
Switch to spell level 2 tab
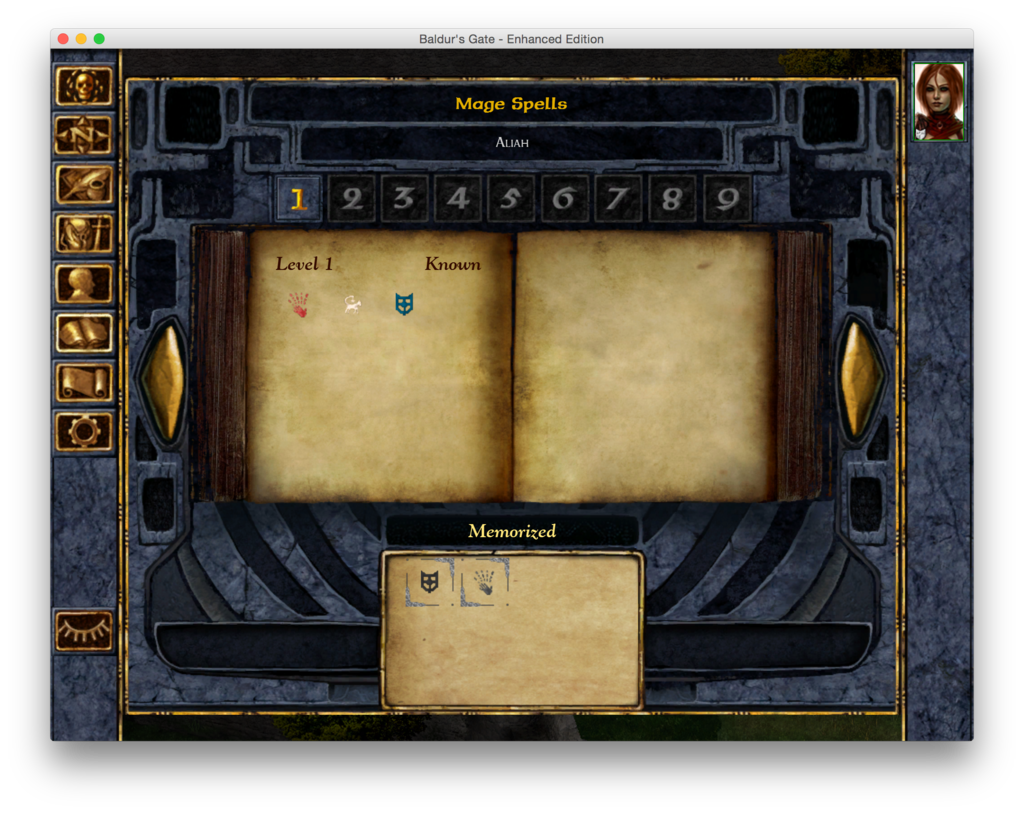pos(351,199)
